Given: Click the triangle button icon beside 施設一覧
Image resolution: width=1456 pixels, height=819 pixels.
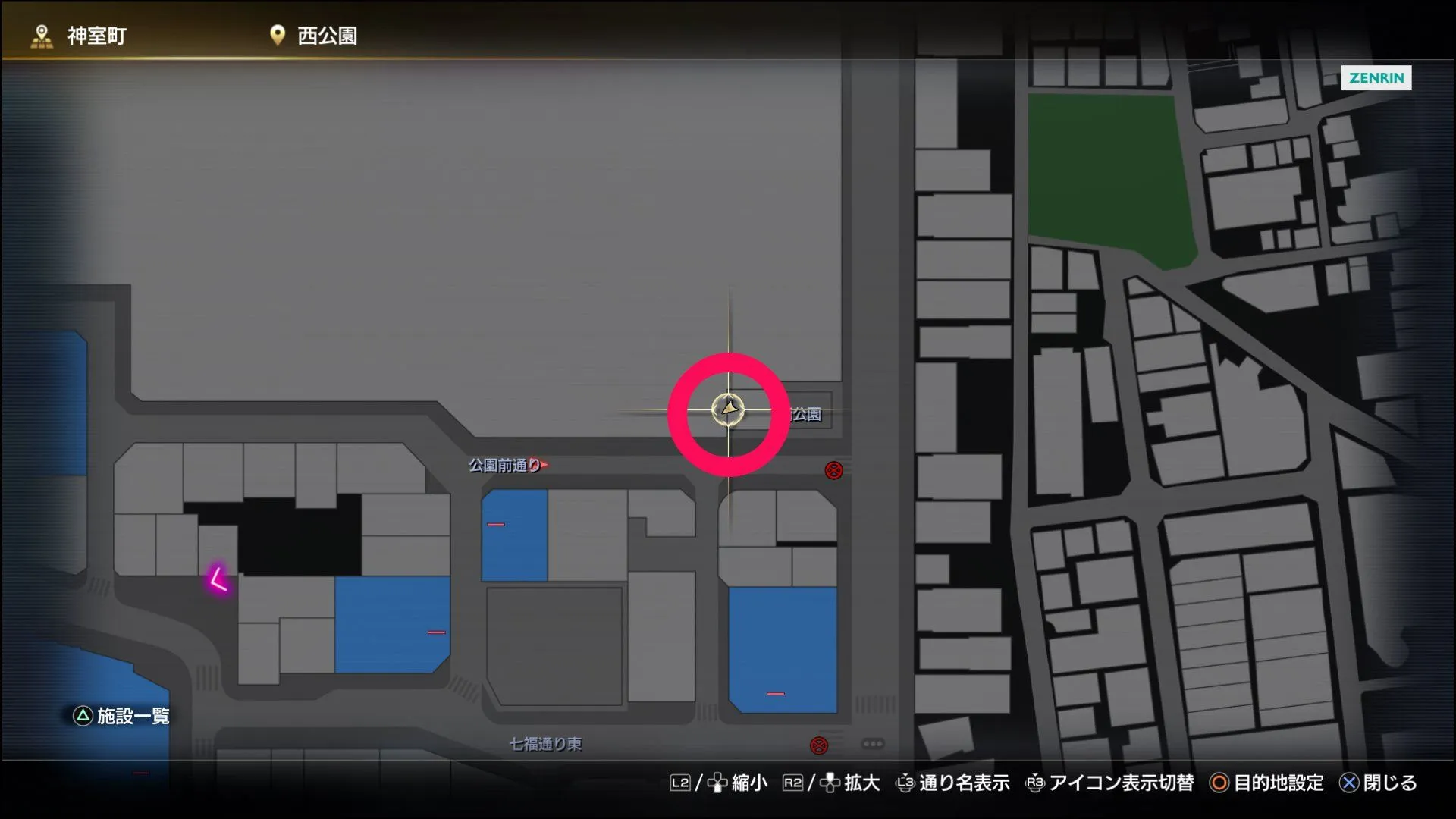Looking at the screenshot, I should tap(81, 714).
